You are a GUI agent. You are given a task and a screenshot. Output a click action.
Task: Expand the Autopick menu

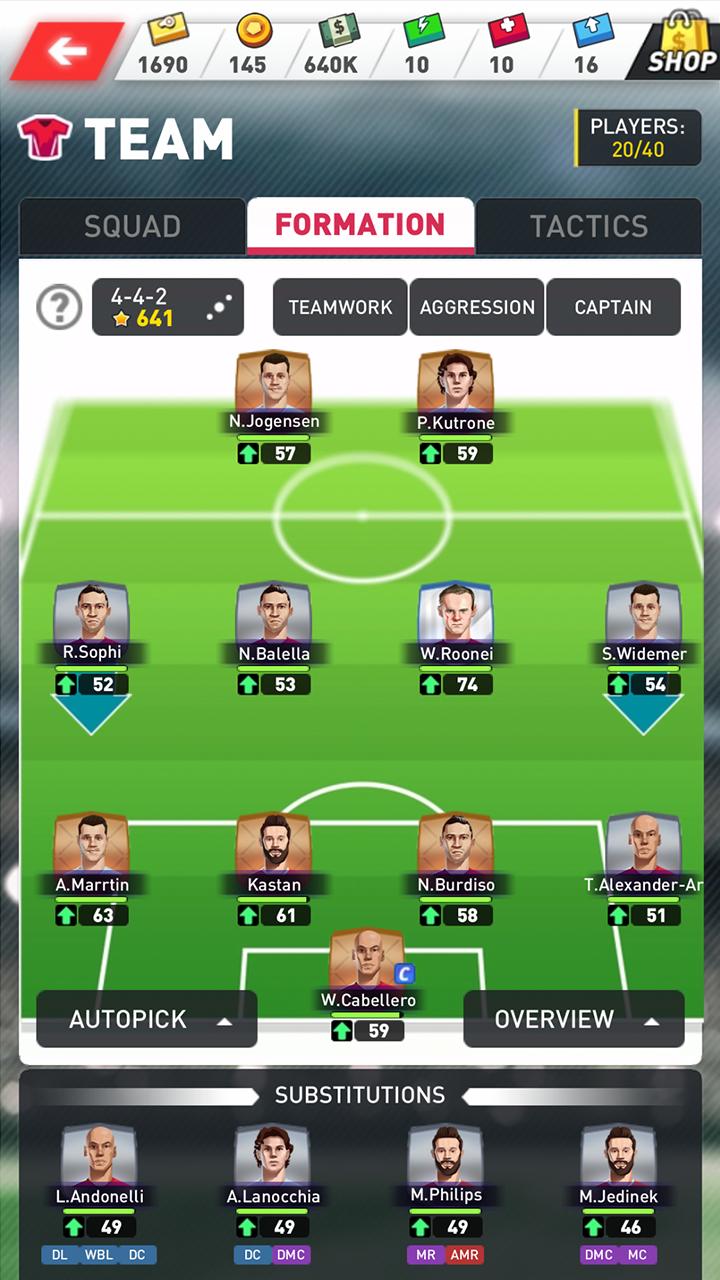[147, 1019]
